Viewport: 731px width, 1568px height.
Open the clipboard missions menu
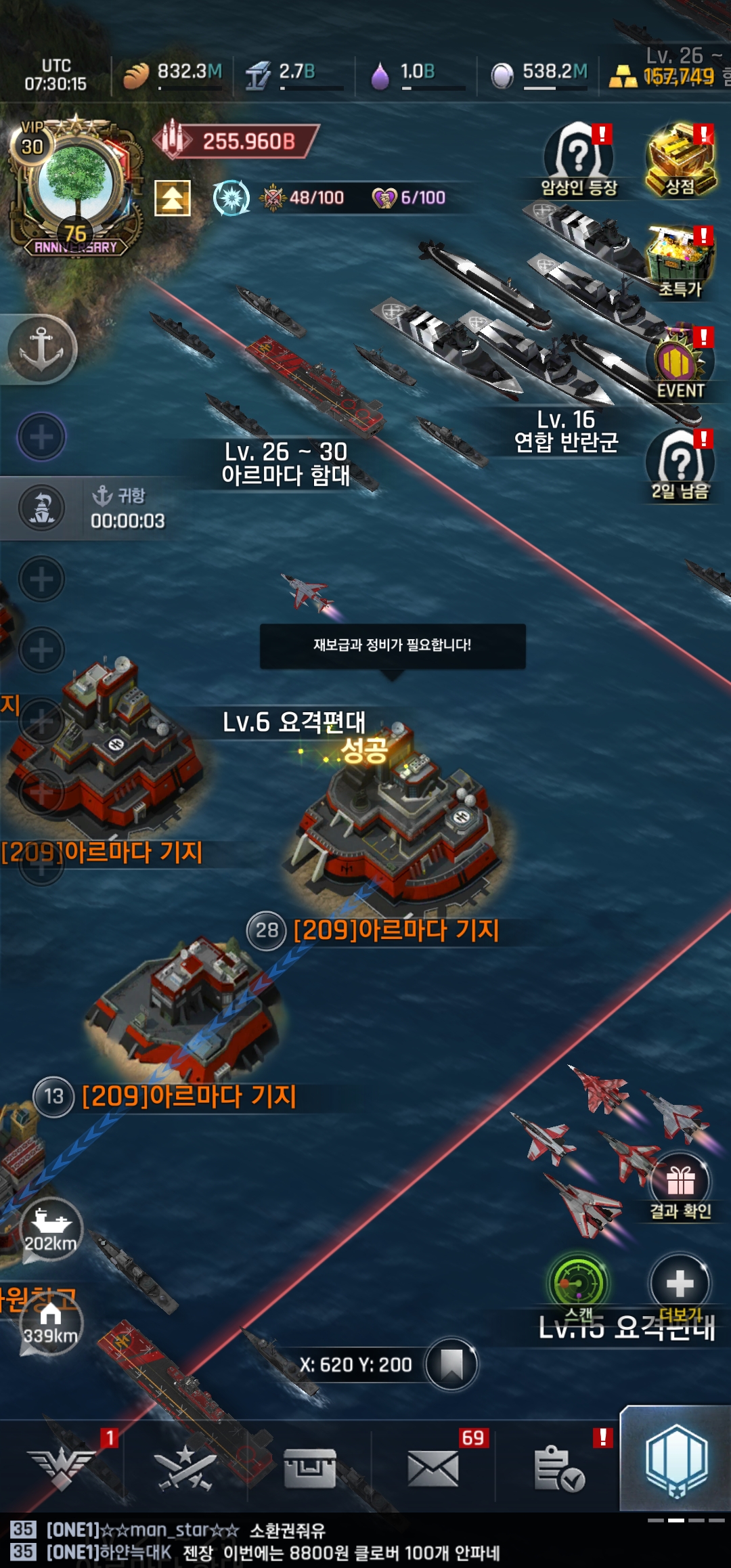pyautogui.click(x=558, y=1469)
